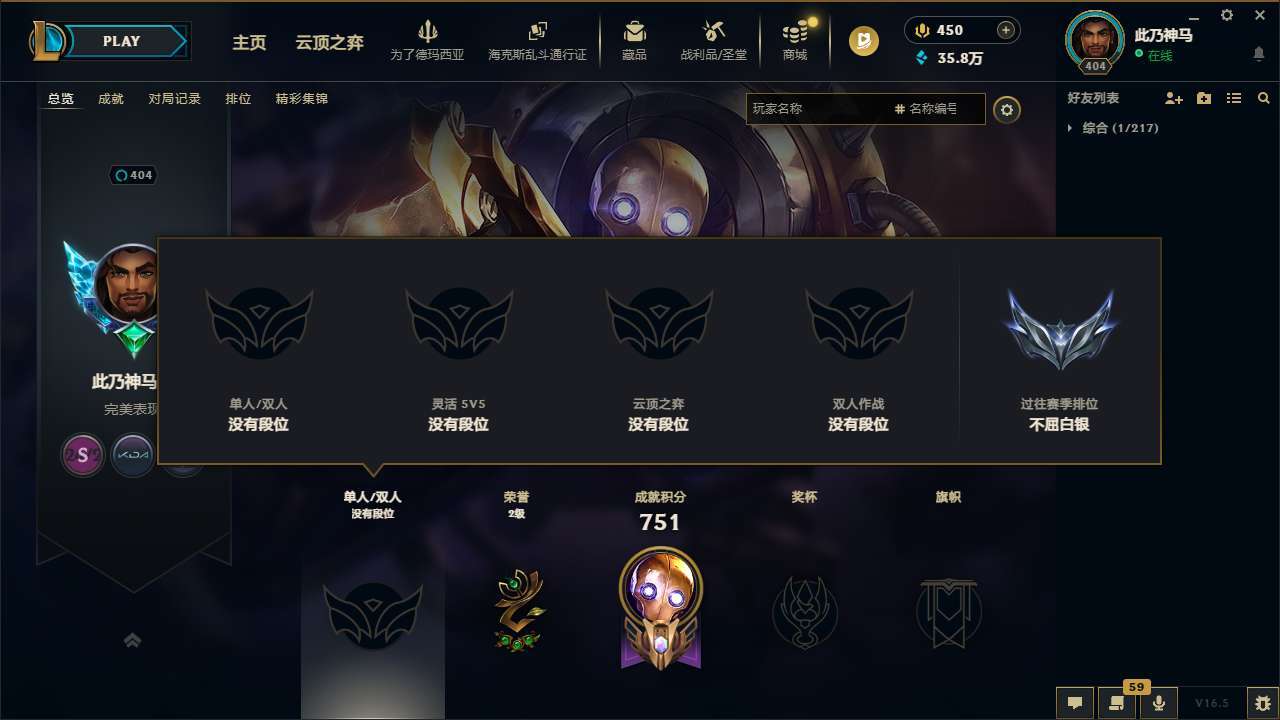Viewport: 1280px width, 720px height.
Task: Open the search filter gear dropdown
Action: [x=1007, y=110]
